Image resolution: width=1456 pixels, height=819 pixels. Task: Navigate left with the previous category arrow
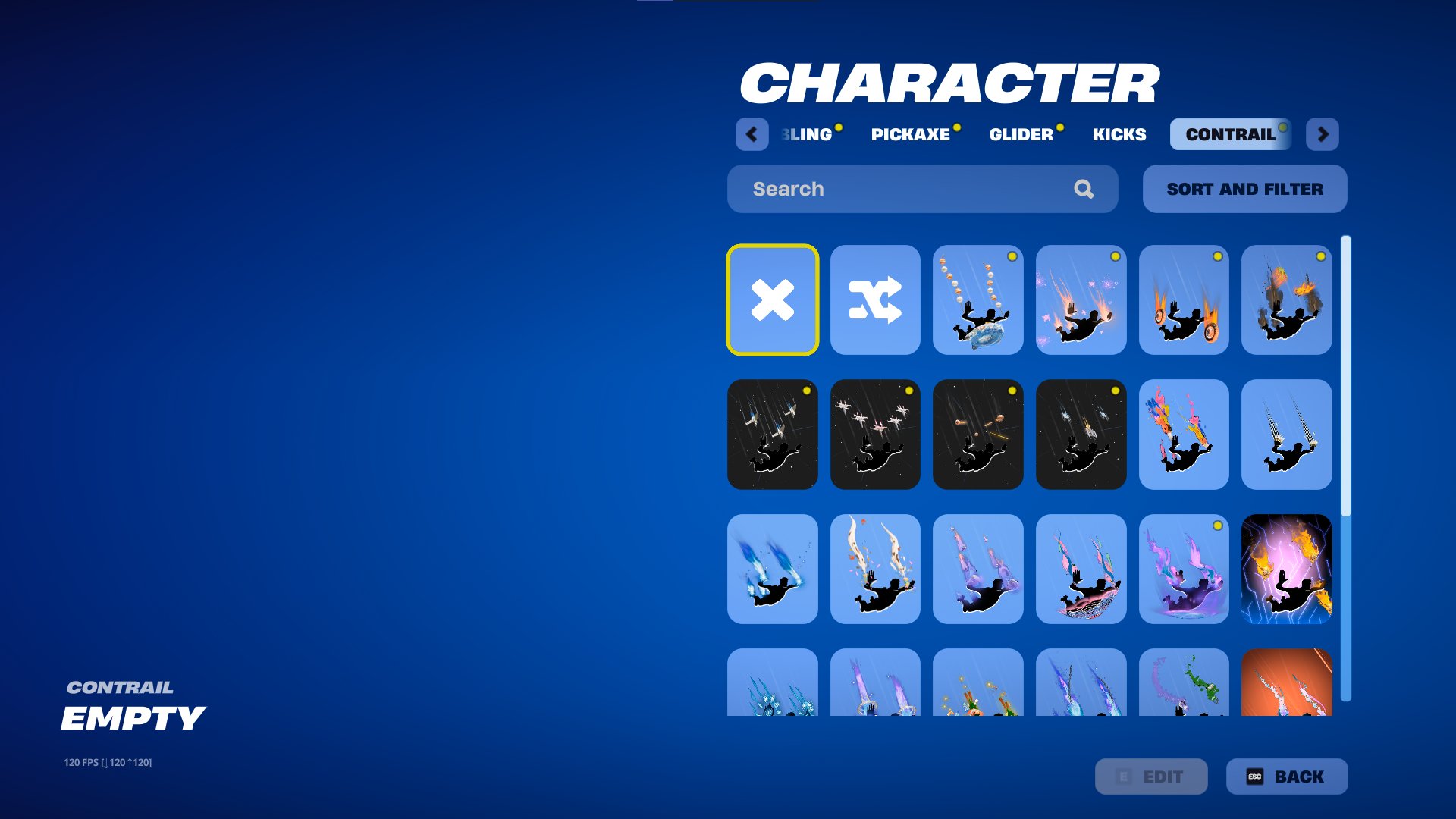(x=752, y=134)
